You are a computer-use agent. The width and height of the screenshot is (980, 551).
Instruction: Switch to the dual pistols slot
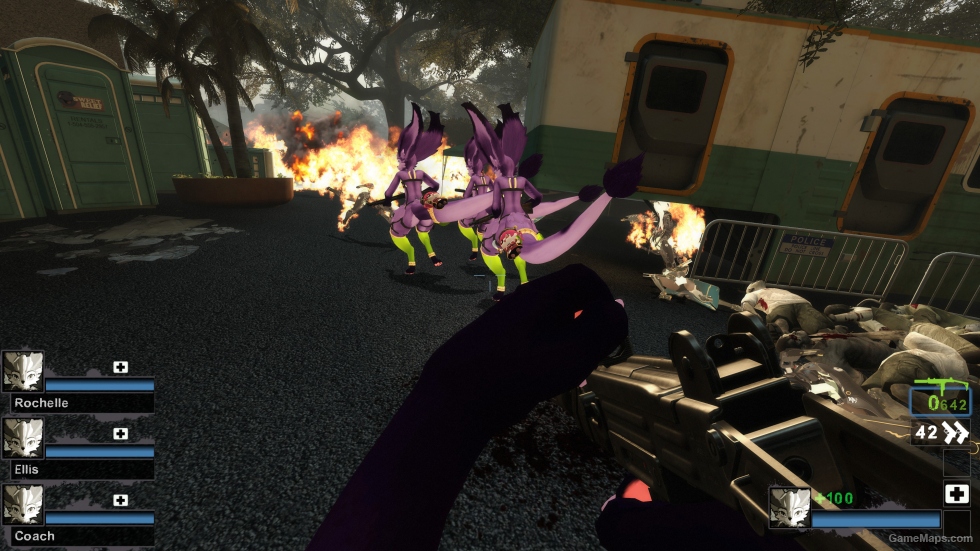(941, 433)
